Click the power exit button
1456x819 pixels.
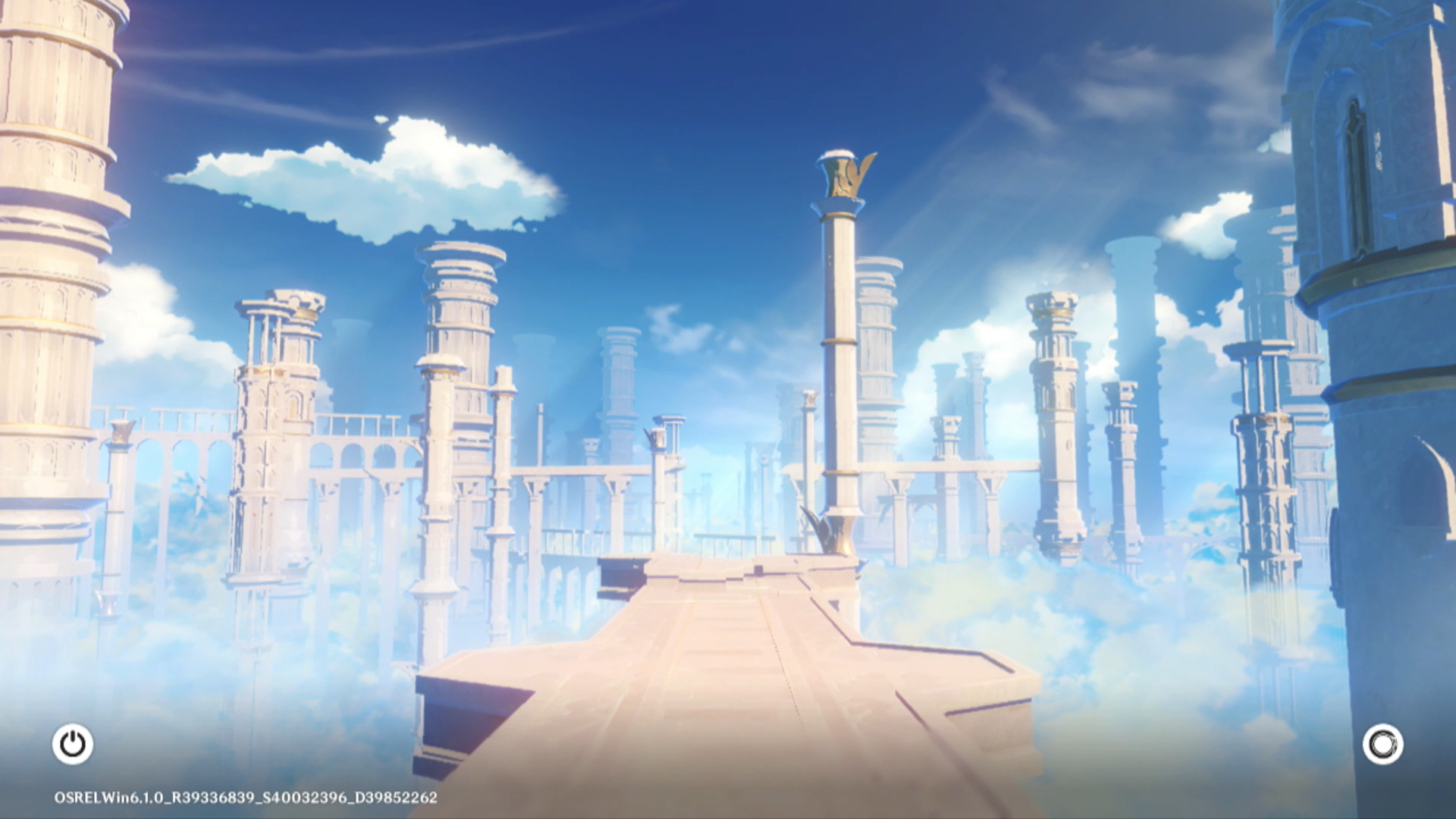(x=73, y=744)
